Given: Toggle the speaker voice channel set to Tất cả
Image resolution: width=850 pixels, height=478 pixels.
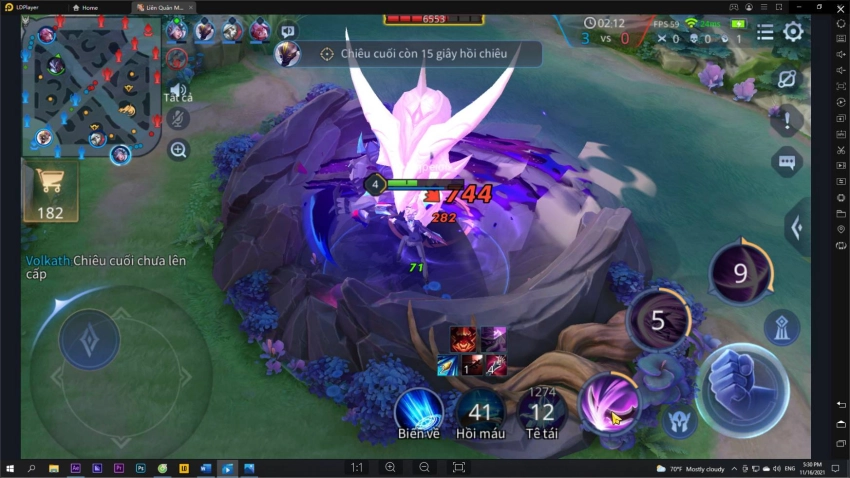Looking at the screenshot, I should coord(178,90).
